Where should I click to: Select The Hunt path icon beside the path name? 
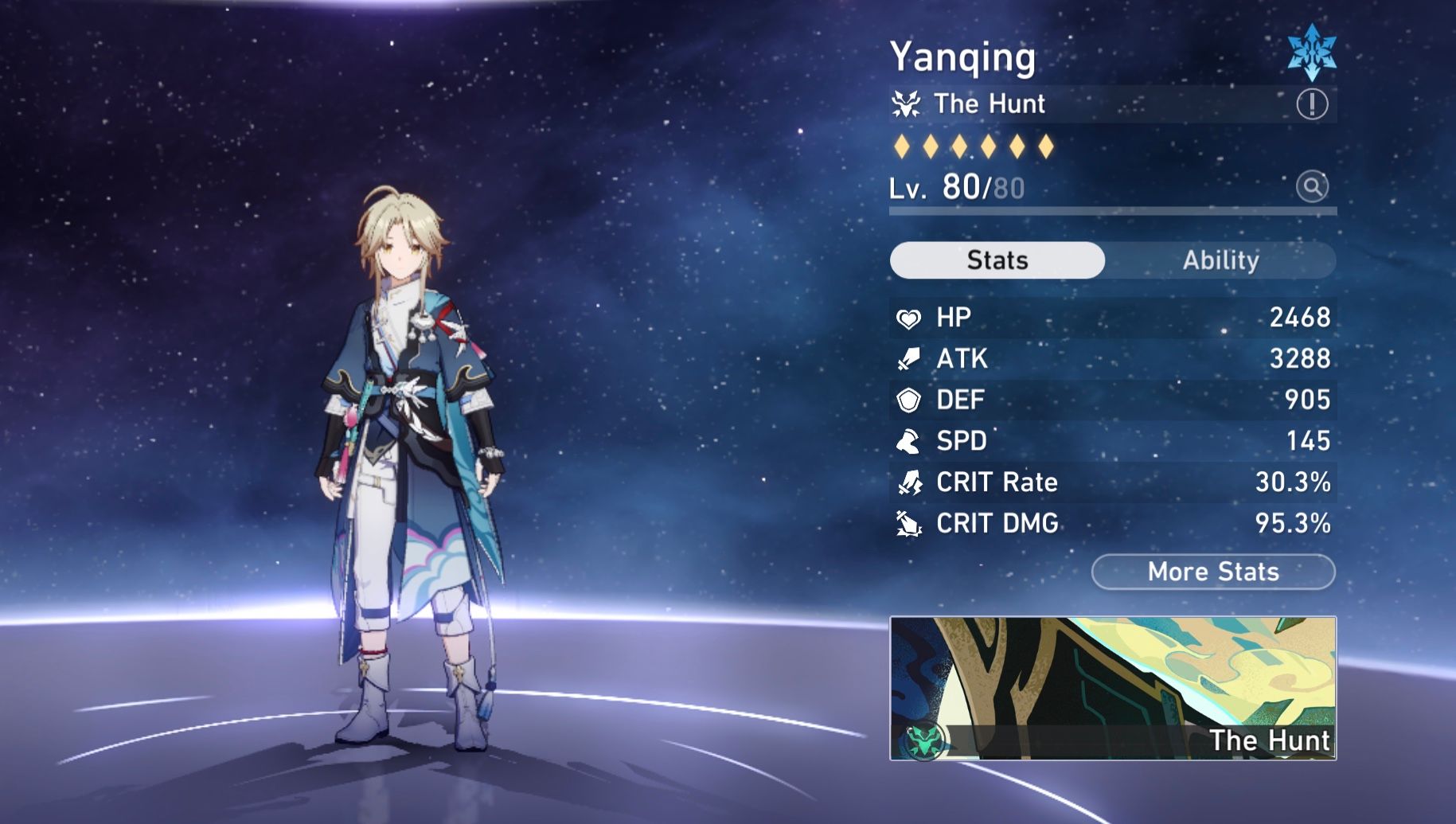click(905, 103)
